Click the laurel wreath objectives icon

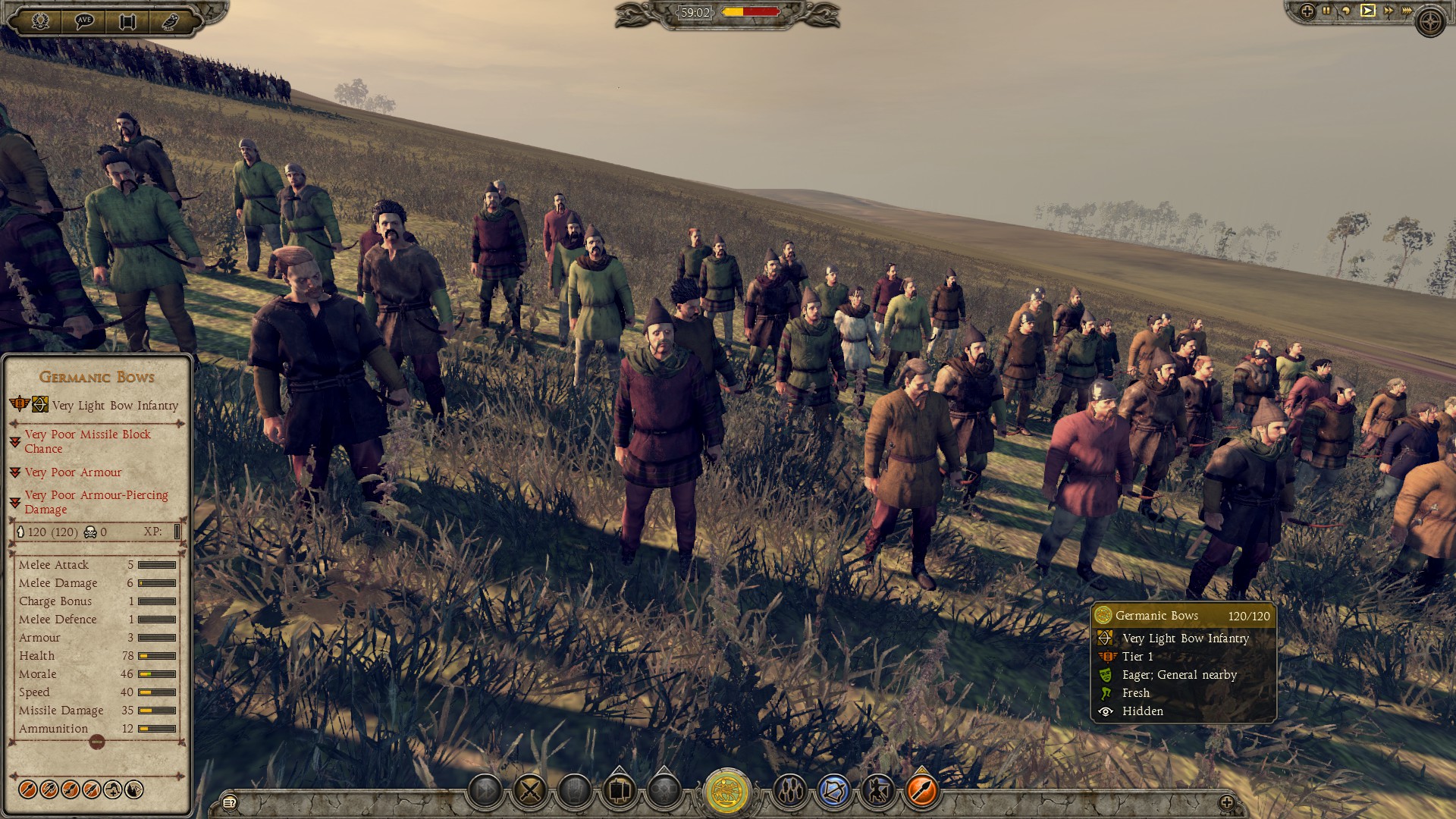pyautogui.click(x=42, y=20)
